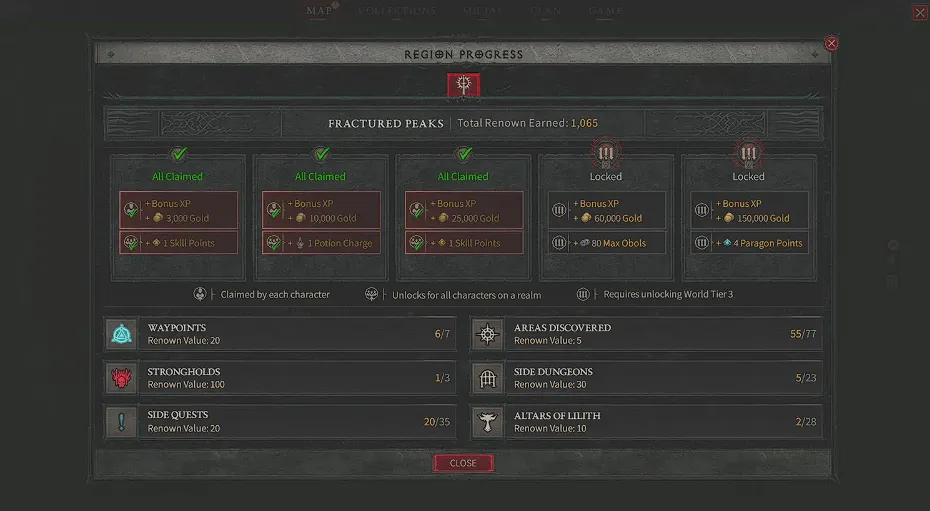
Task: Open the Clan tab
Action: (545, 11)
